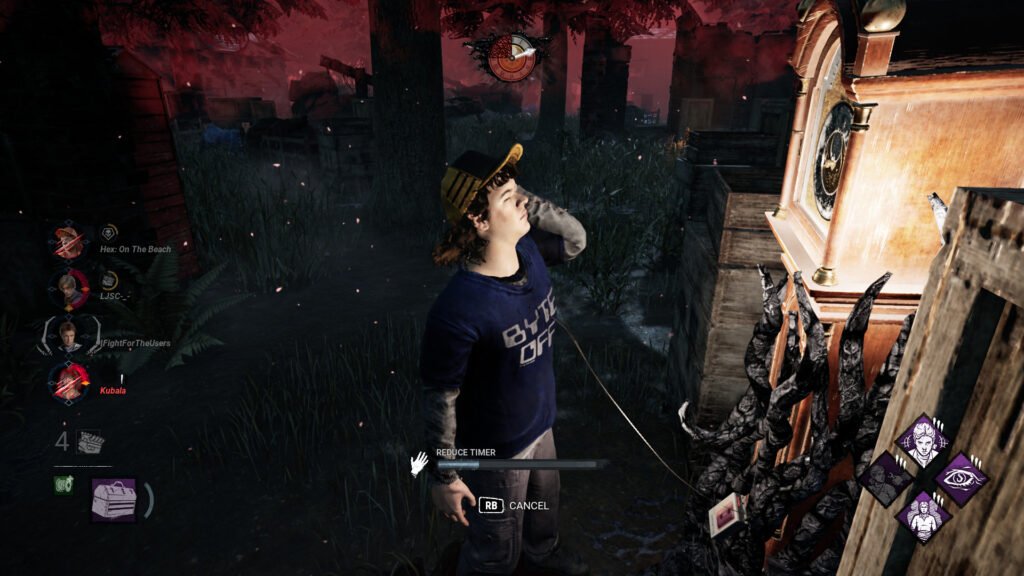This screenshot has height=576, width=1024.
Task: Select the bottom perk with a standing figure
Action: point(921,516)
